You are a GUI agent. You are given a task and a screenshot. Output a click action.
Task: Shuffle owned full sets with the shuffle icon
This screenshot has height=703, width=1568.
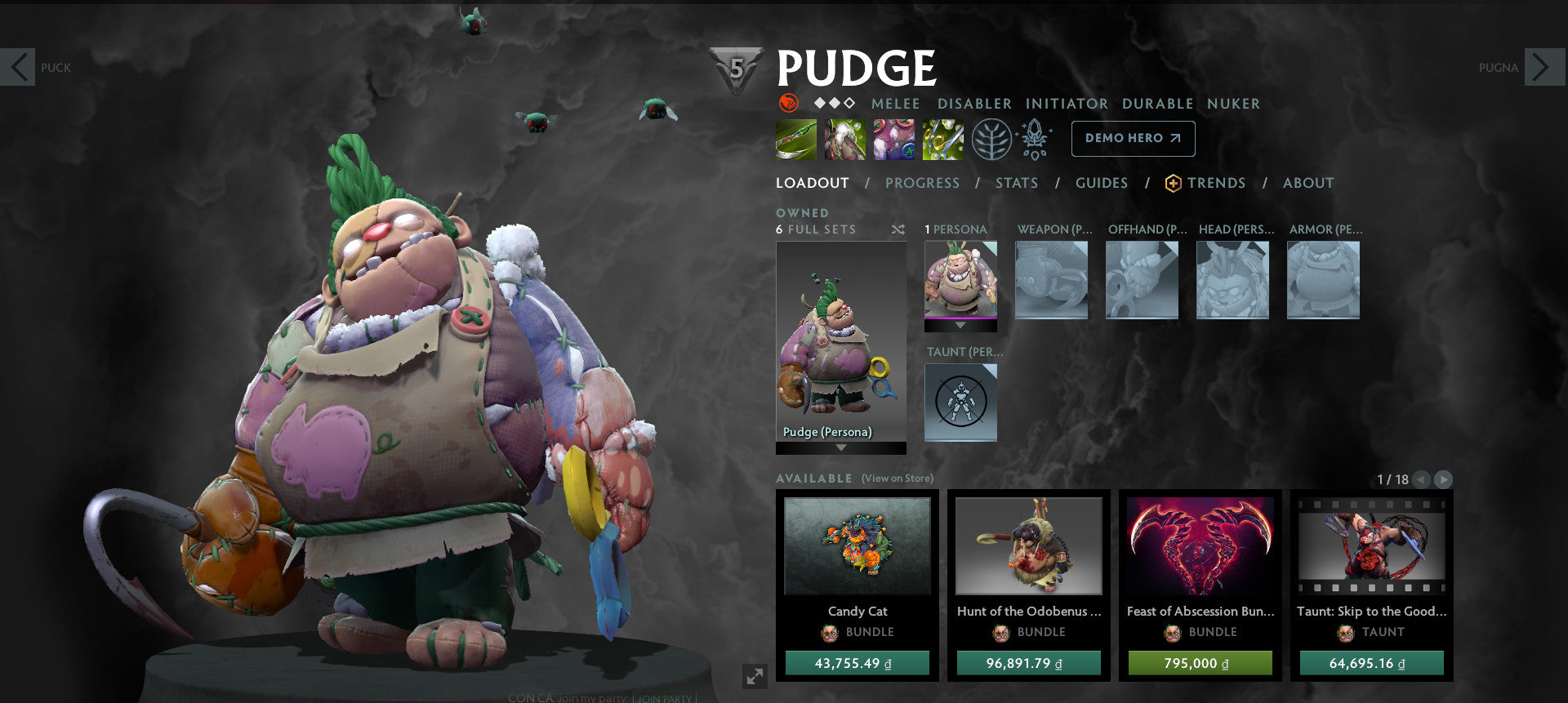(x=898, y=230)
